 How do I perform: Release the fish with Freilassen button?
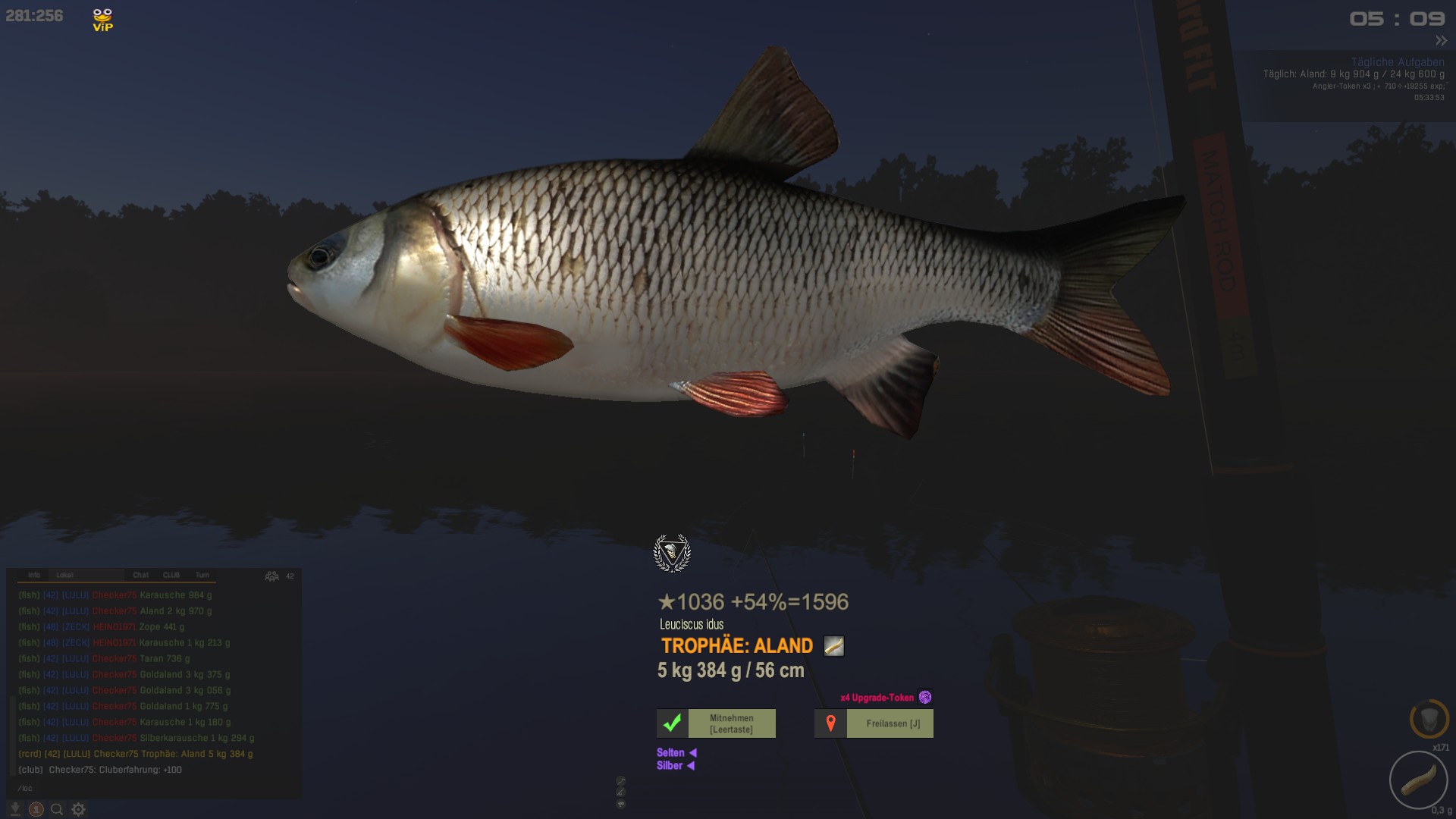point(874,723)
